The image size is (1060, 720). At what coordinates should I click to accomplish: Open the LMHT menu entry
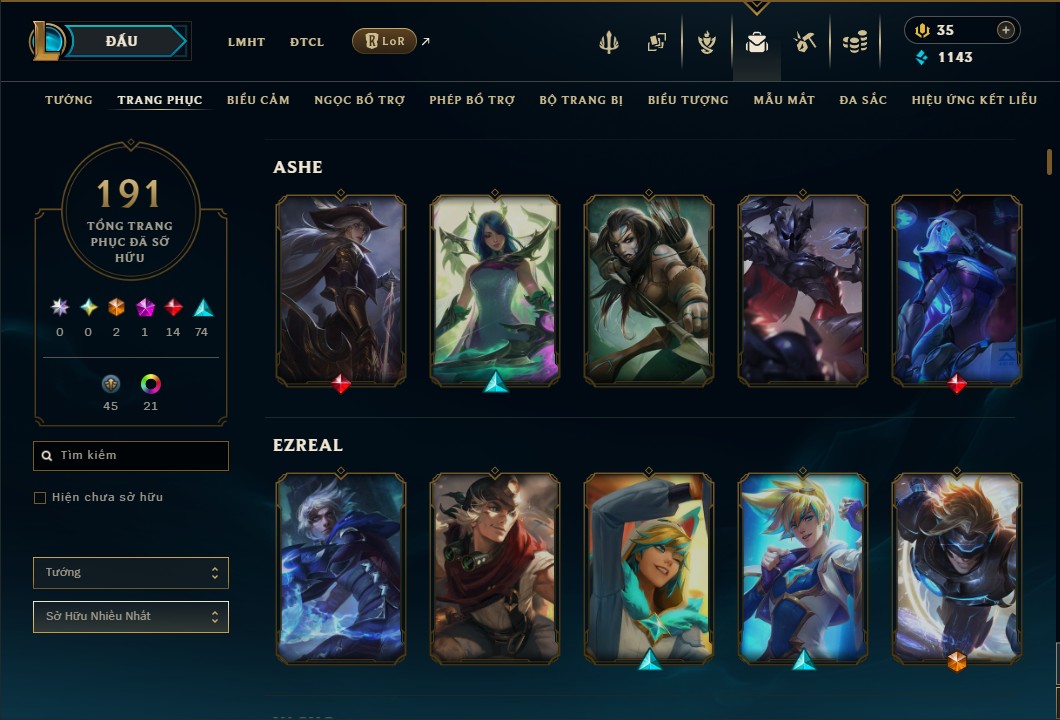[246, 42]
